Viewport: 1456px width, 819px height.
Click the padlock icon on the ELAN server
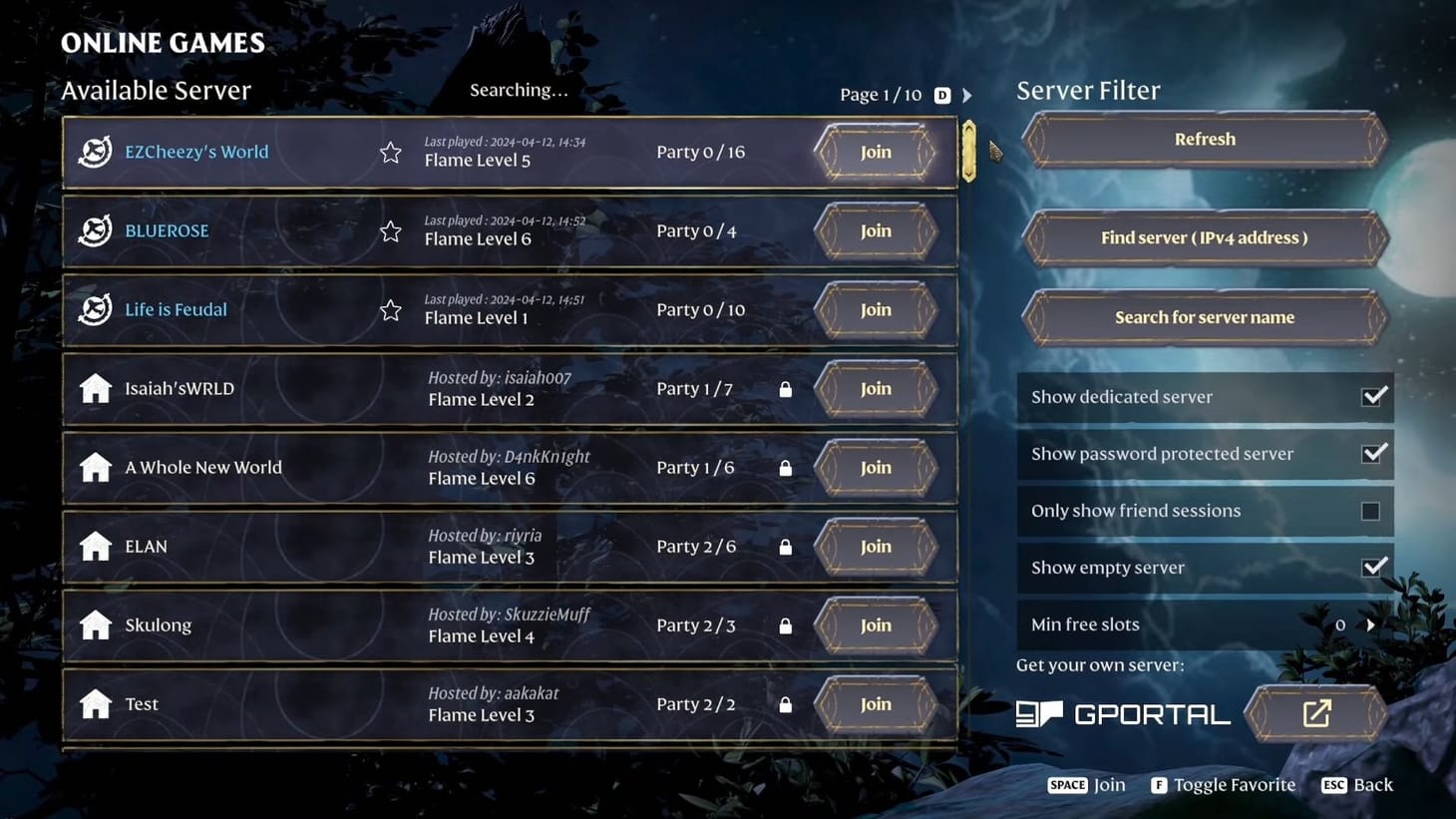[785, 547]
